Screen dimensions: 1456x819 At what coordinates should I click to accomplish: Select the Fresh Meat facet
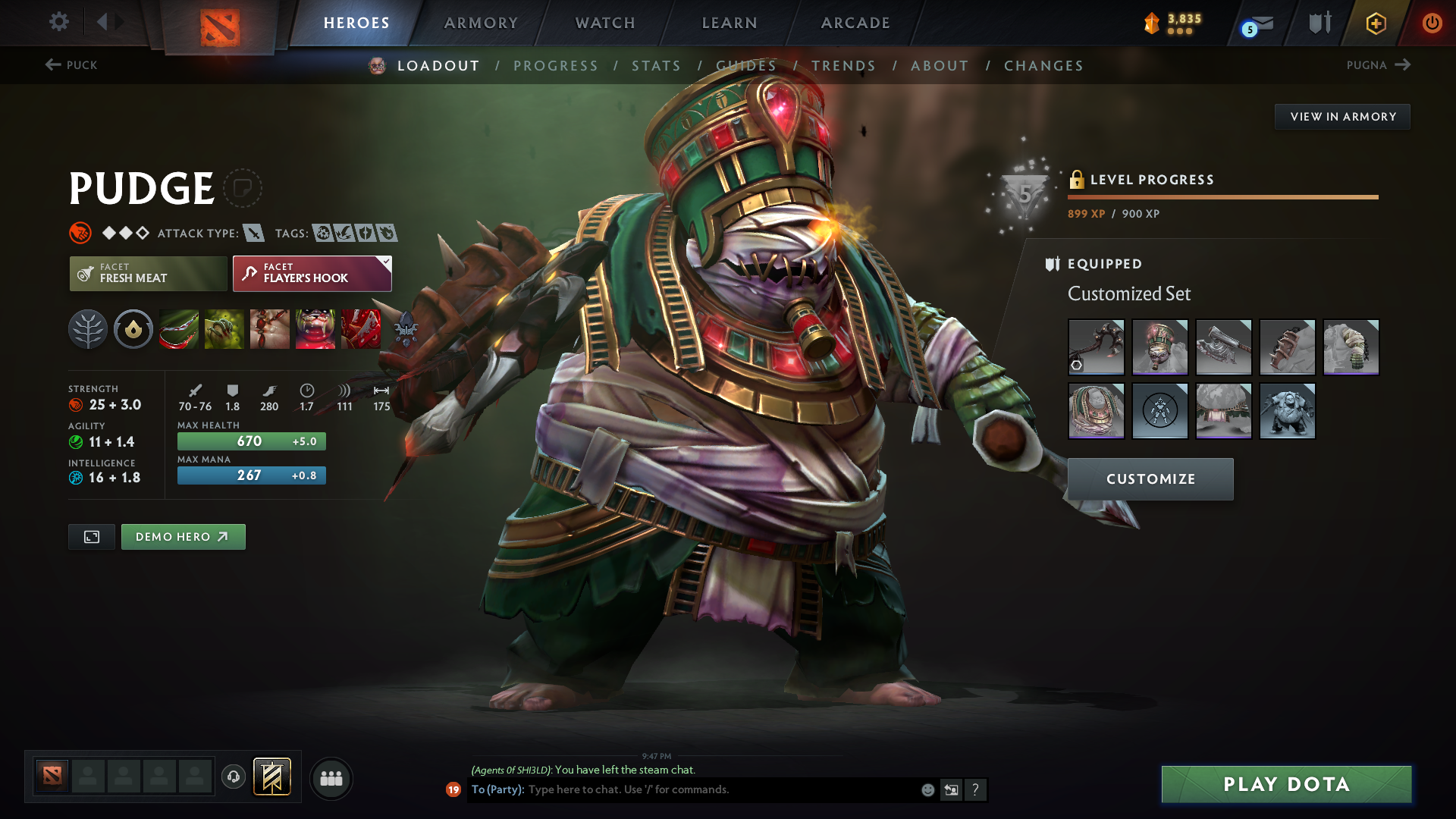click(147, 274)
